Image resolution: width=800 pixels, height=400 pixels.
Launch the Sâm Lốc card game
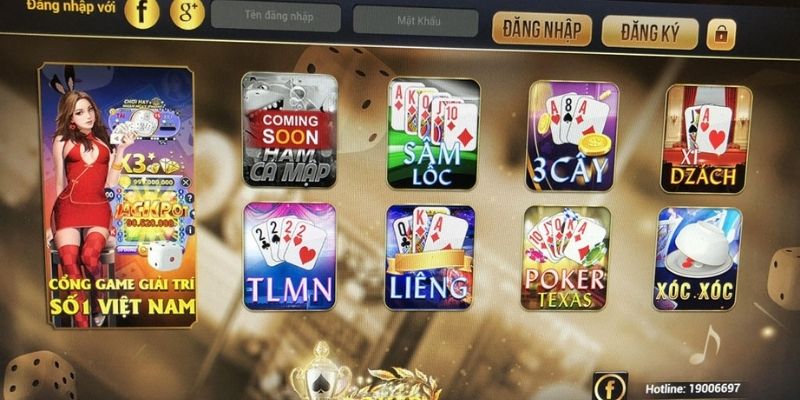pos(434,133)
